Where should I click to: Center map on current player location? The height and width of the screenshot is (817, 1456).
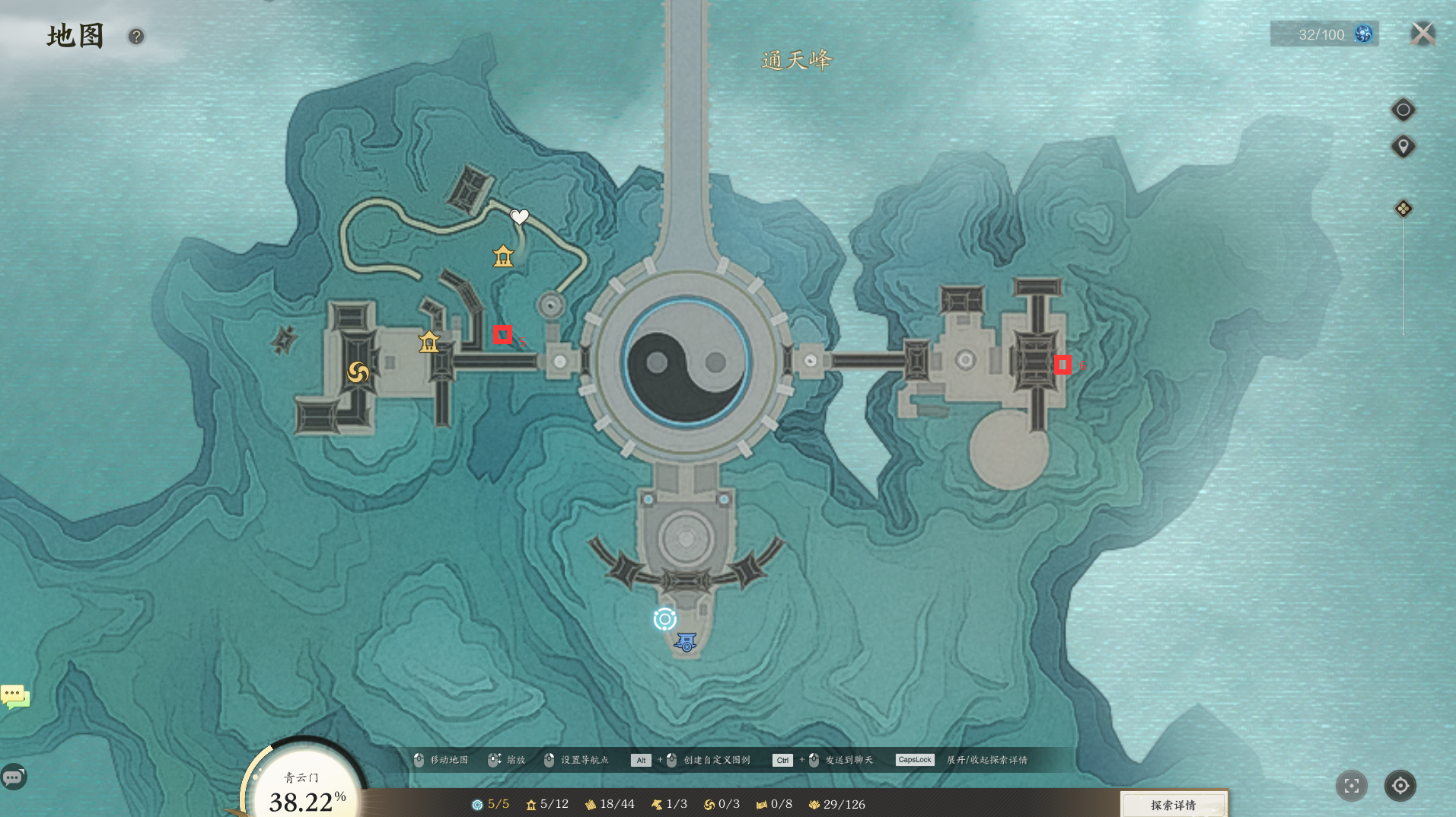(1400, 786)
